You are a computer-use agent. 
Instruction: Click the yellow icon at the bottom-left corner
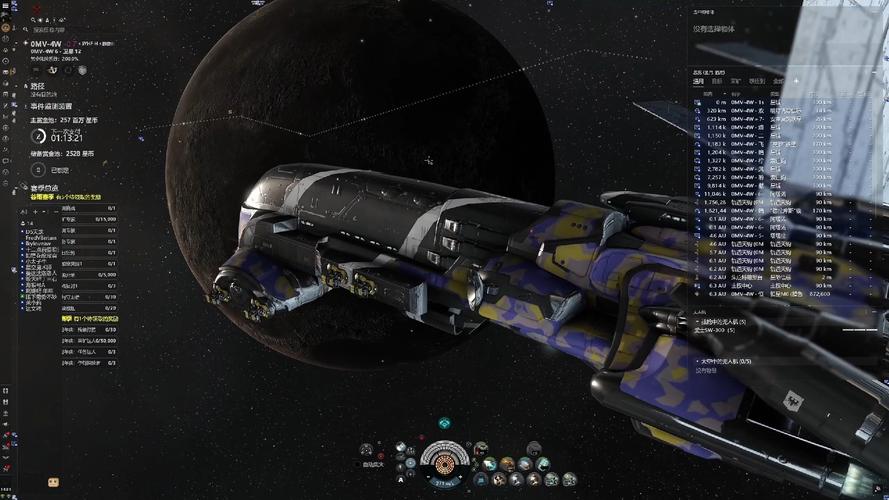53,482
